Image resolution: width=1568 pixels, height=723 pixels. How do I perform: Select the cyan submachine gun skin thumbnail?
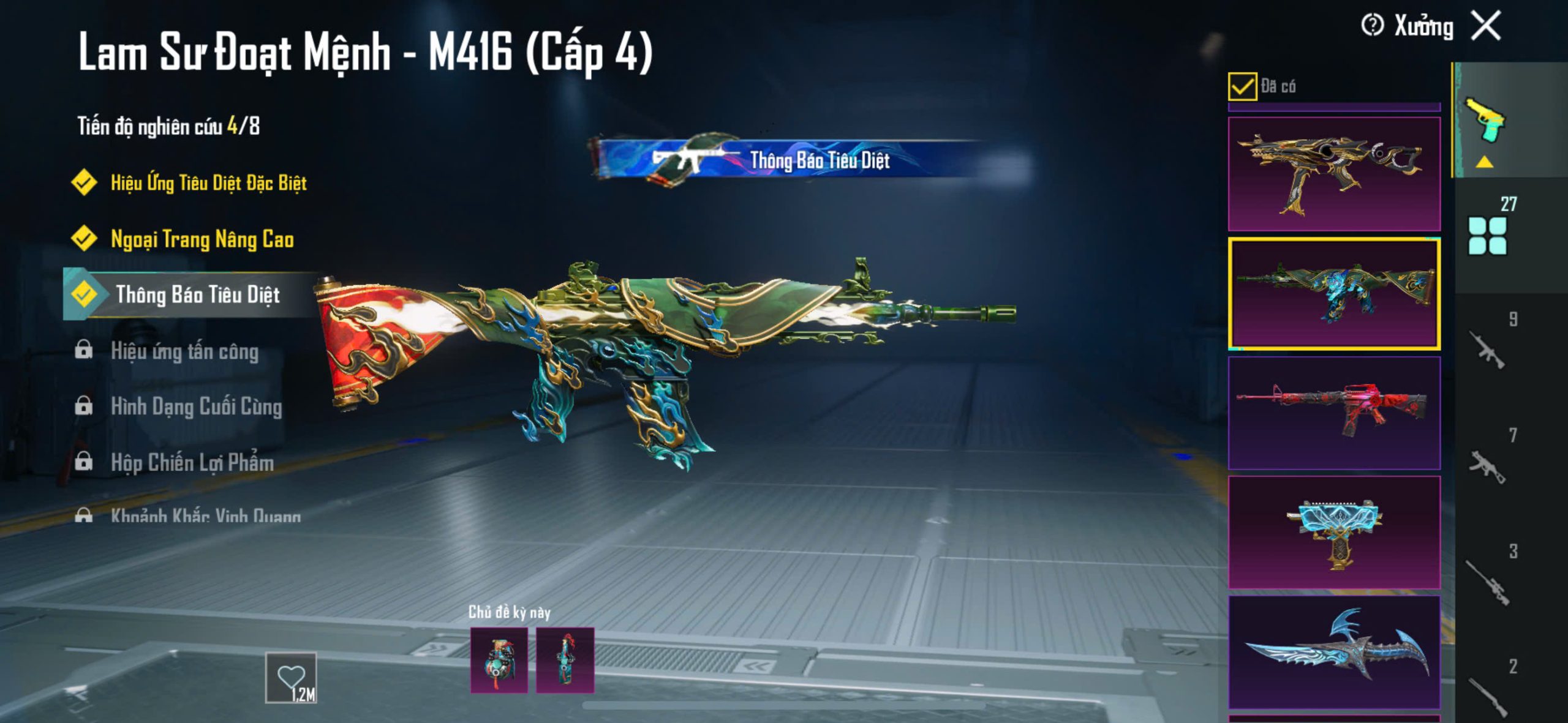1334,531
